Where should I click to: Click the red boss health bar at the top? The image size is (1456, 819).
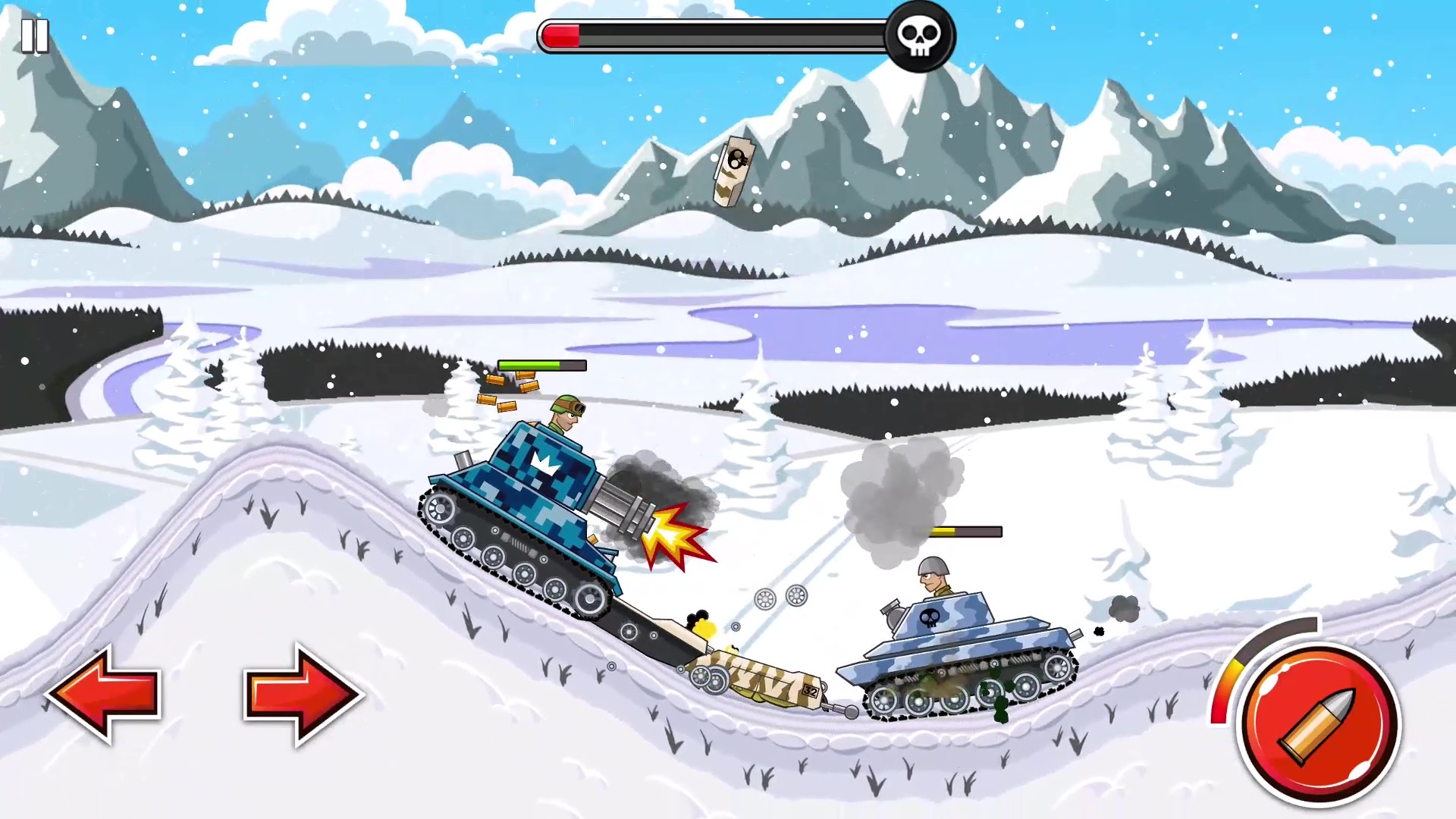561,33
